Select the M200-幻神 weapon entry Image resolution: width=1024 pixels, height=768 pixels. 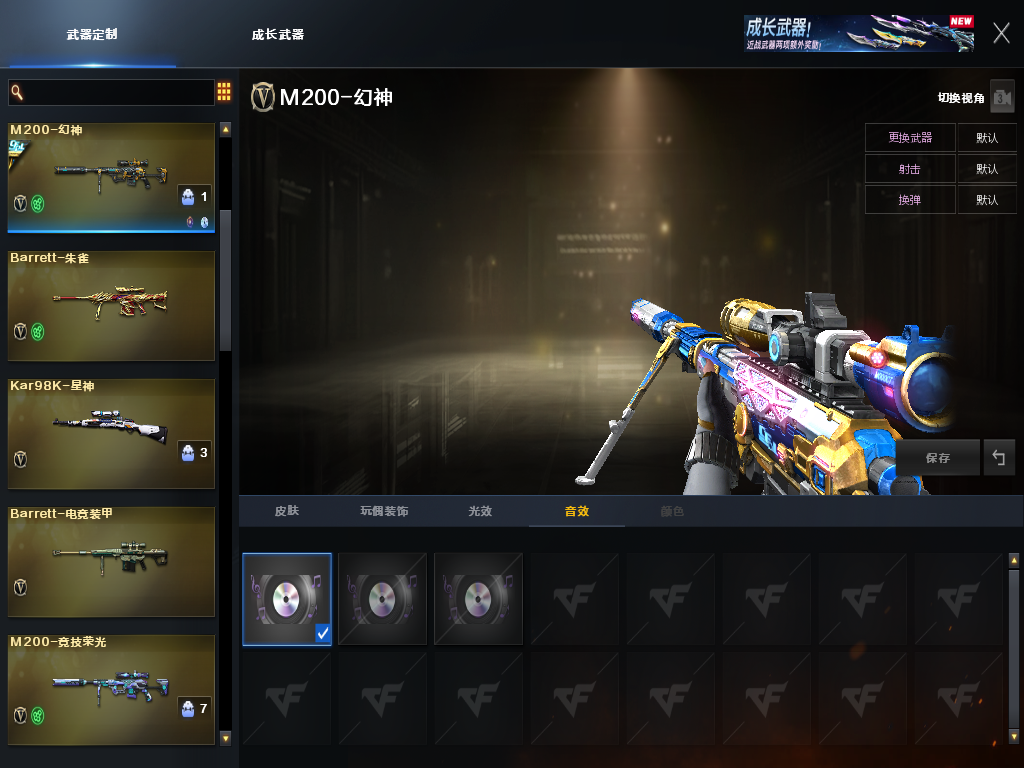point(111,177)
